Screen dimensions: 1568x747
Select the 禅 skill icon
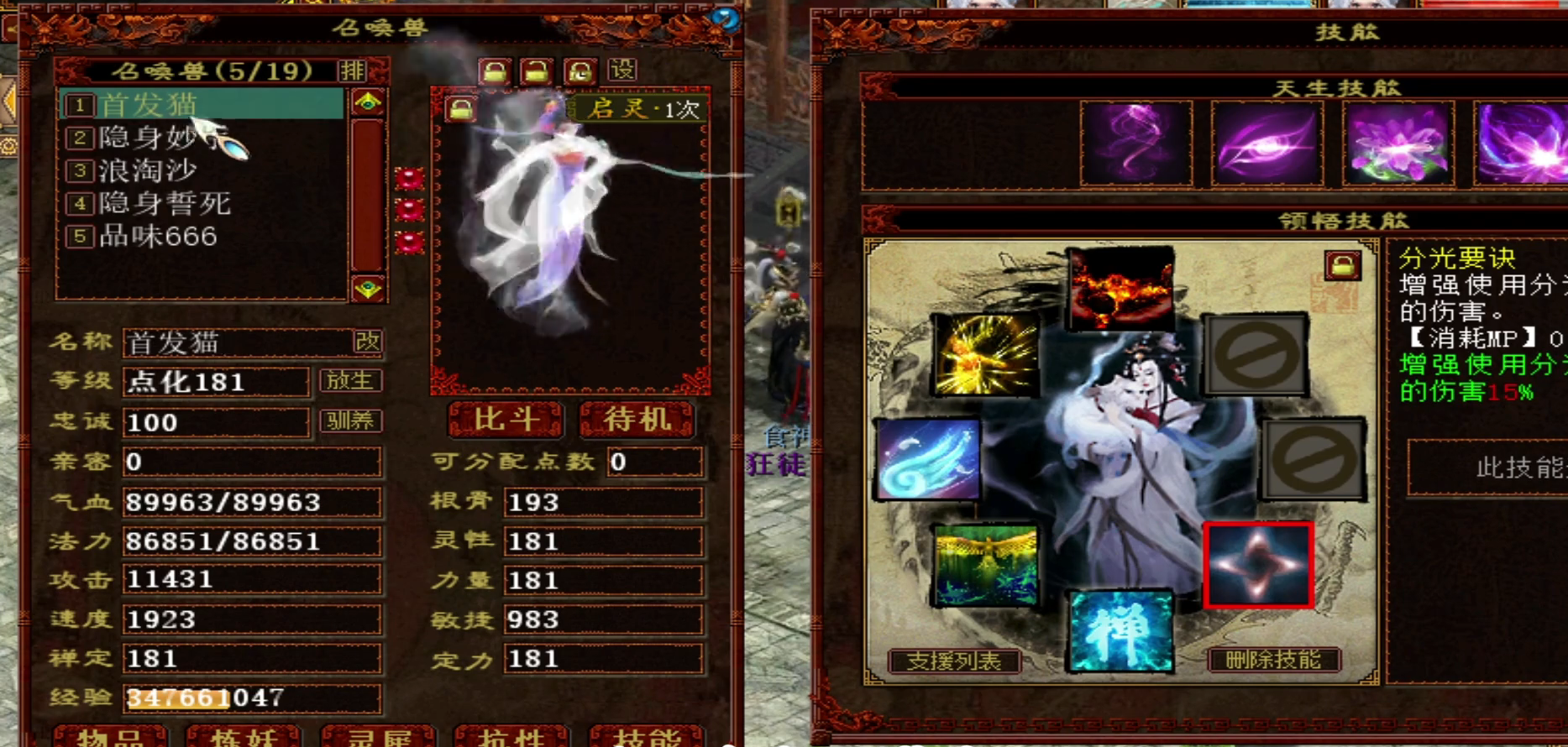click(x=1120, y=631)
